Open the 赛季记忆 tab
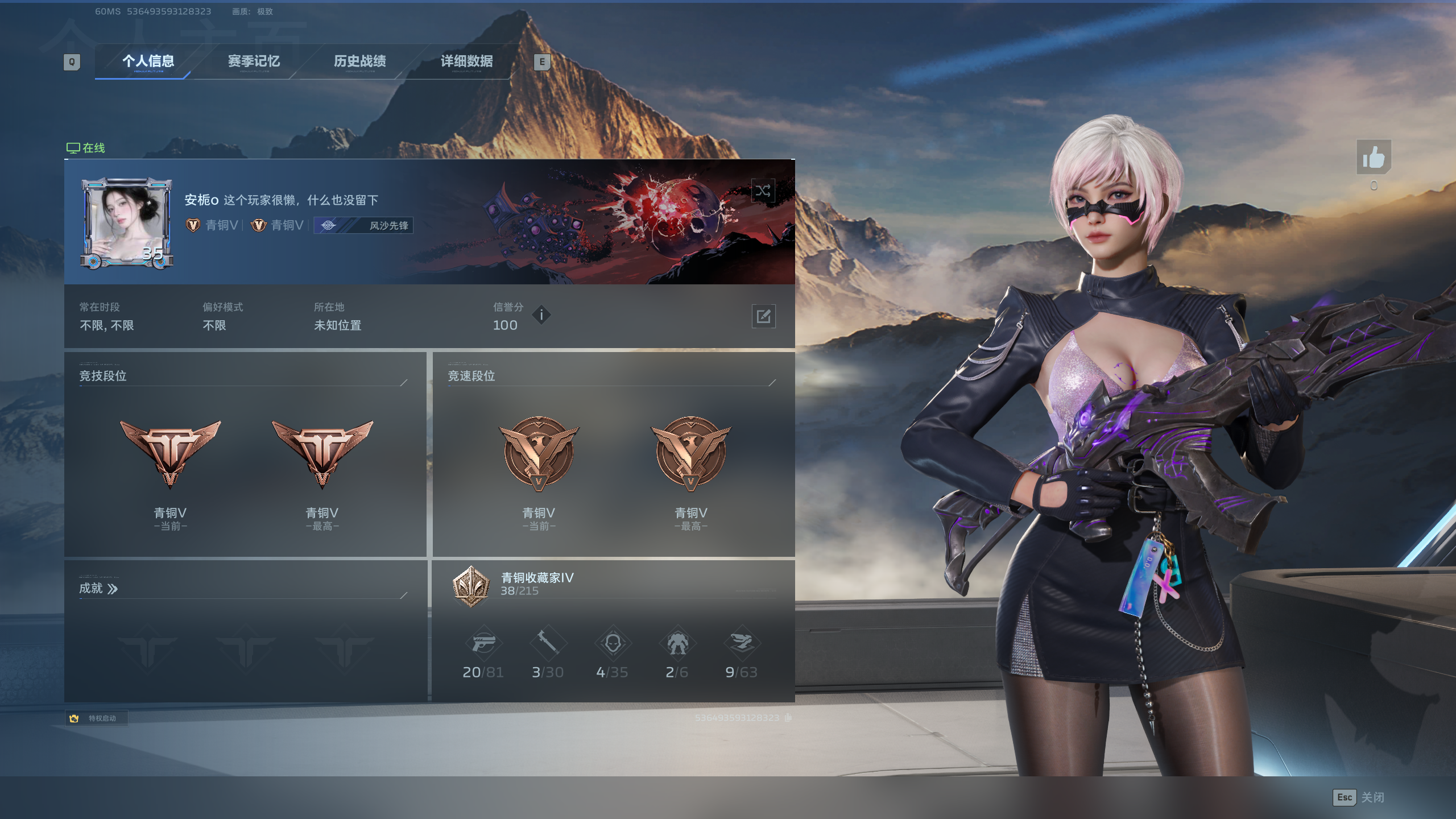1456x819 pixels. click(254, 61)
